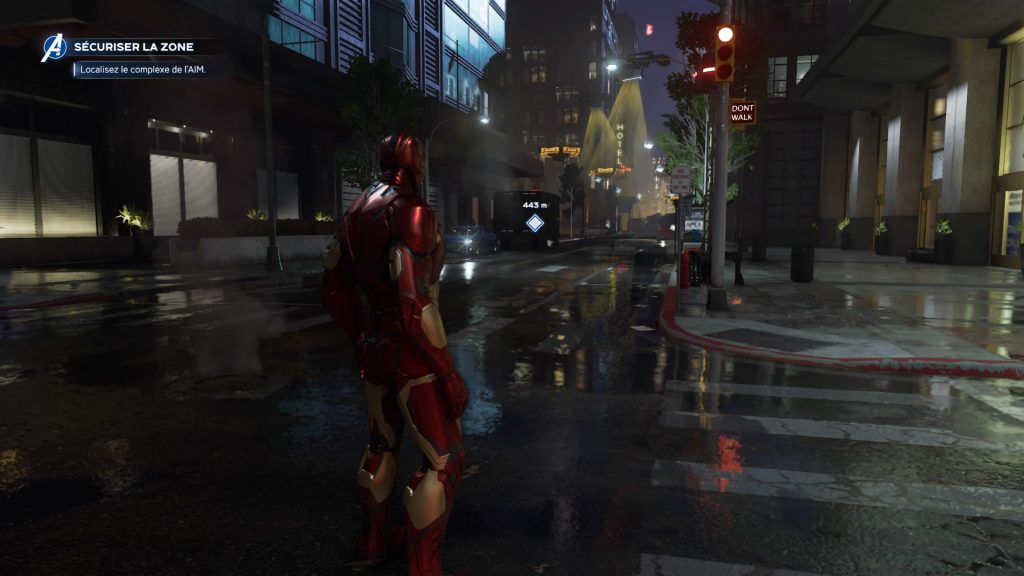Select the Sécuriser la zone mission title
Viewport: 1024px width, 576px height.
[133, 47]
